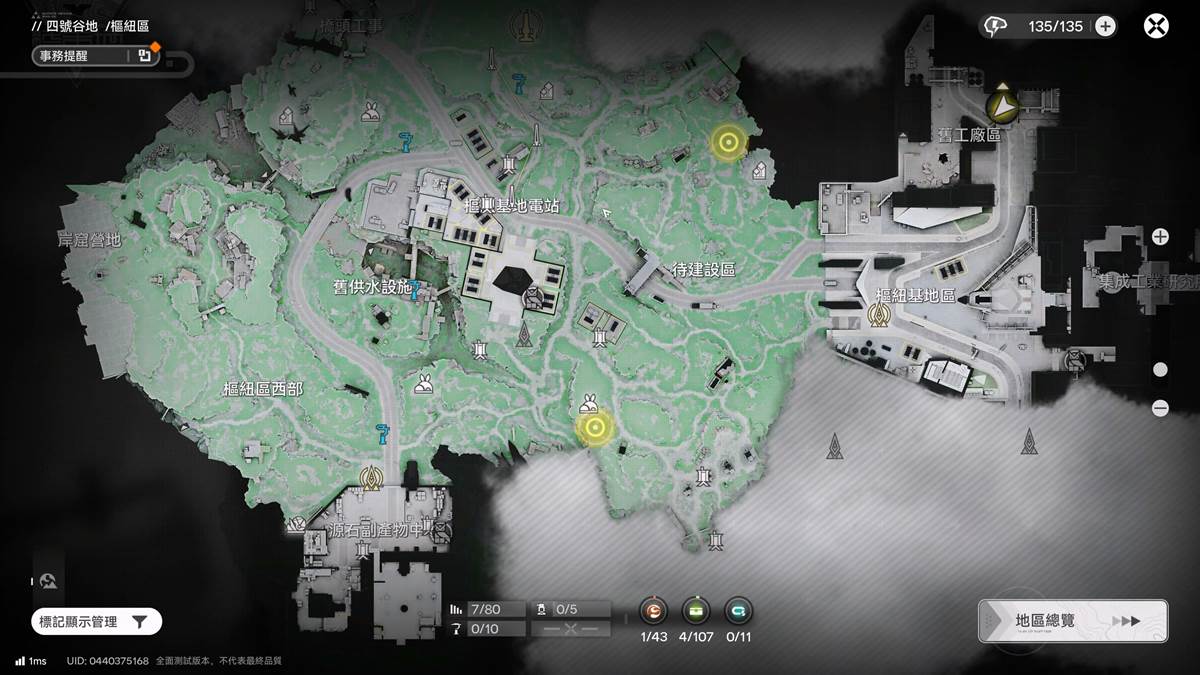The height and width of the screenshot is (675, 1200).
Task: Select the teleport marker above 源石副產物中心
Action: pyautogui.click(x=373, y=477)
